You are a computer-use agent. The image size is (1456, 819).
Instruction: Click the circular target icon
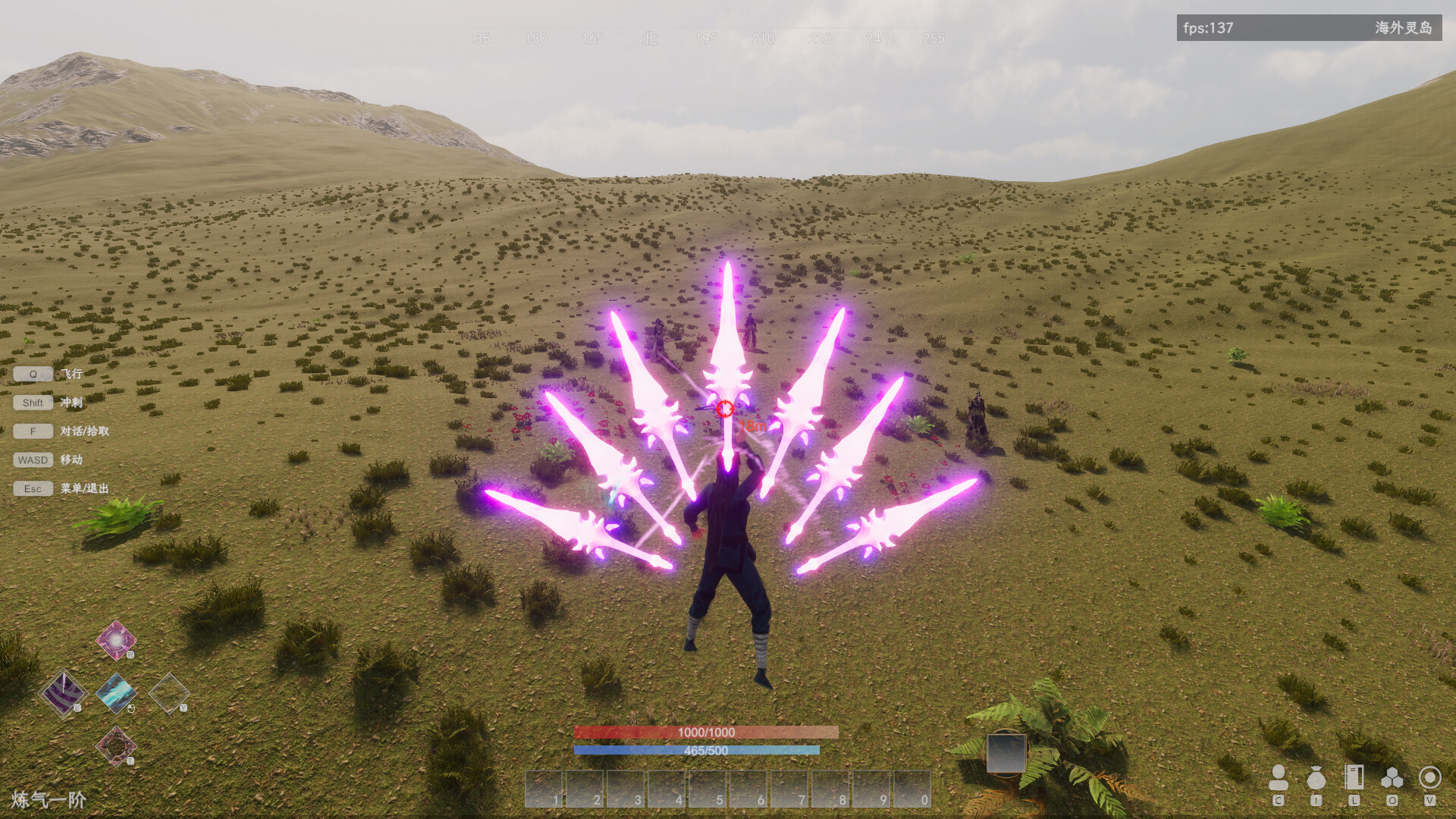(x=1429, y=778)
